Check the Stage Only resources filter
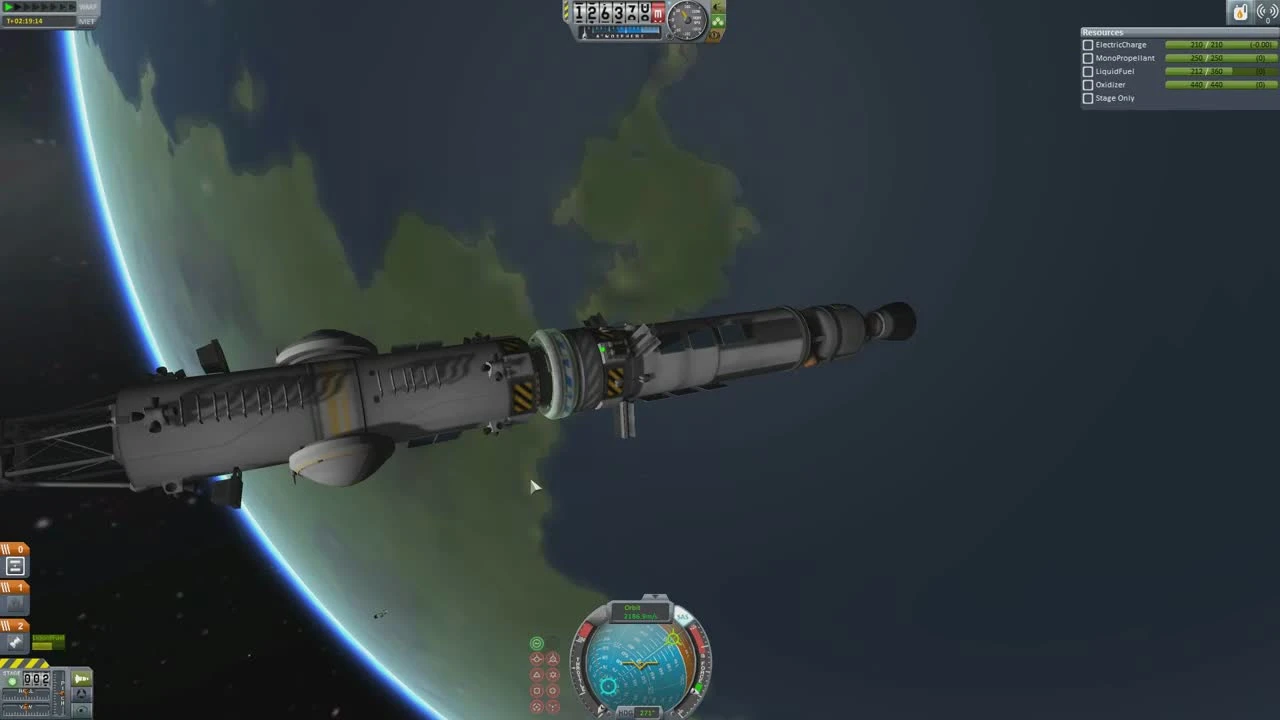Viewport: 1280px width, 720px height. tap(1087, 98)
